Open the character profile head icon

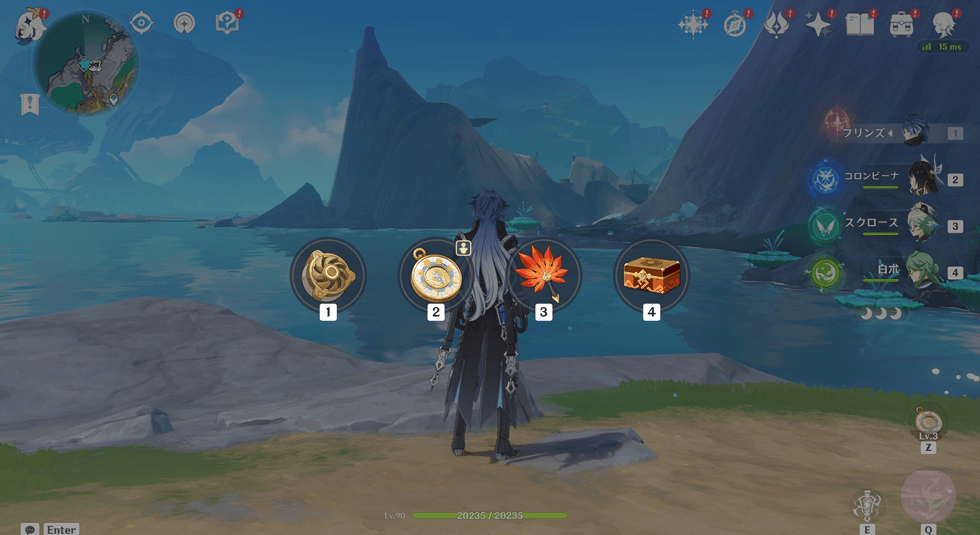[x=943, y=25]
